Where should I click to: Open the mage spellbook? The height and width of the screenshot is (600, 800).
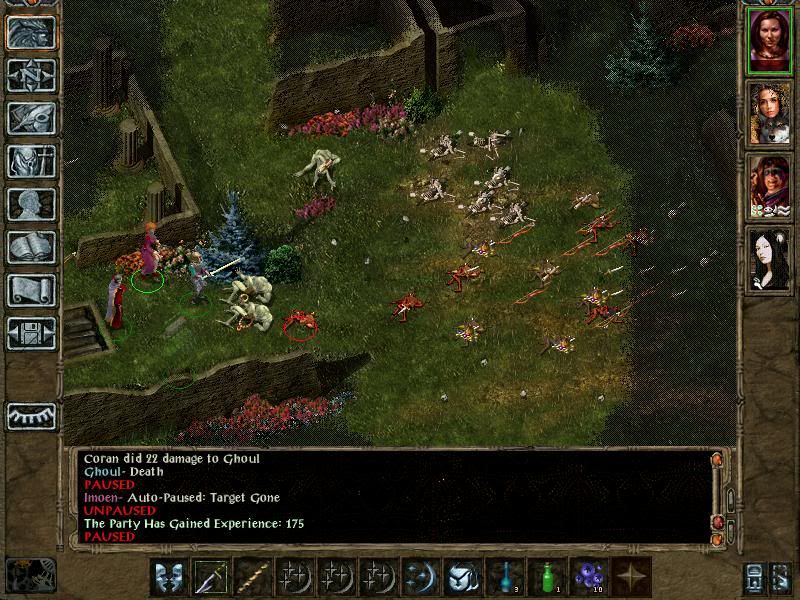pos(31,247)
